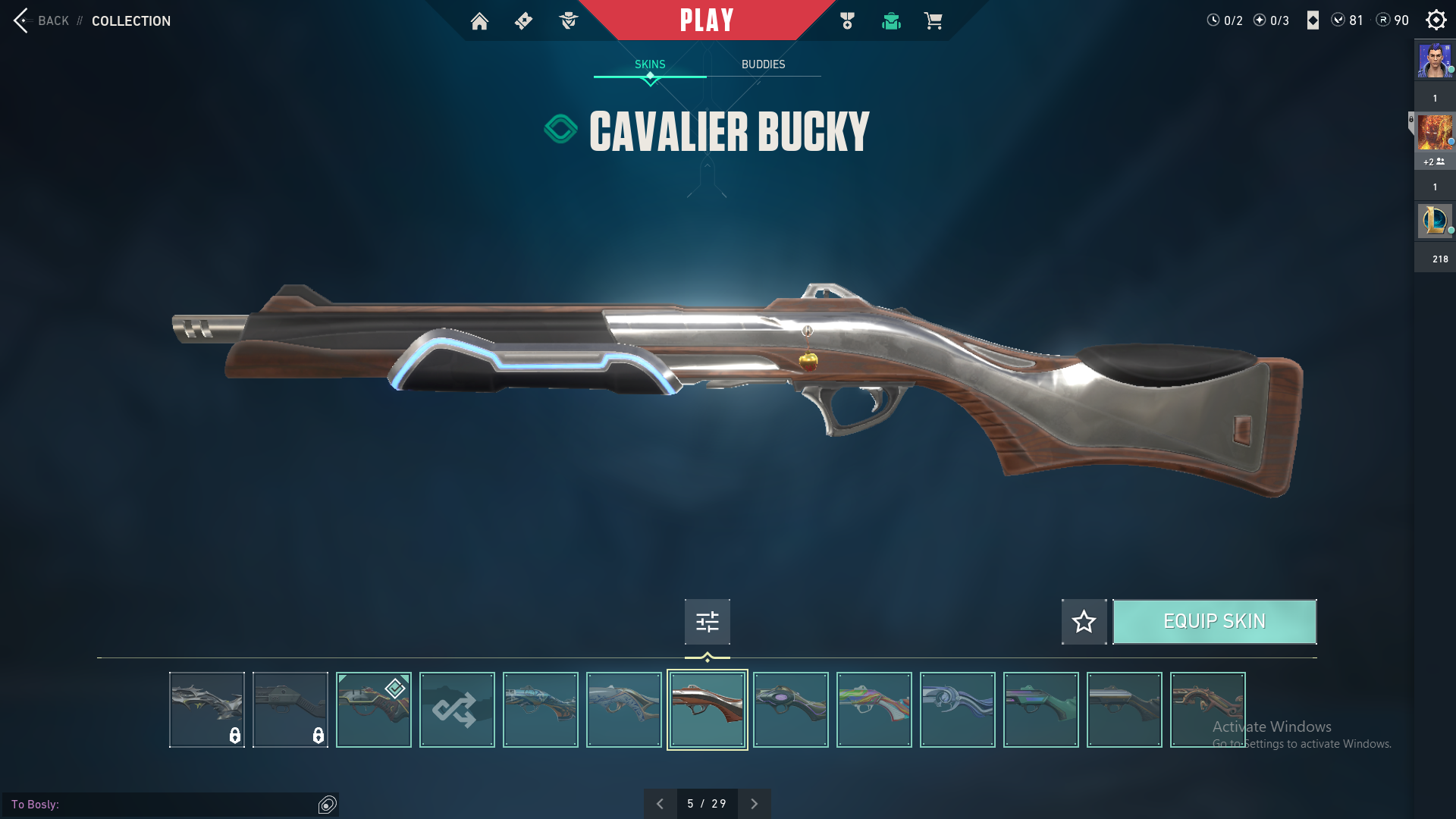This screenshot has height=819, width=1456.
Task: Pick the rainbow-striped Bucky skin thumbnail
Action: [x=874, y=710]
